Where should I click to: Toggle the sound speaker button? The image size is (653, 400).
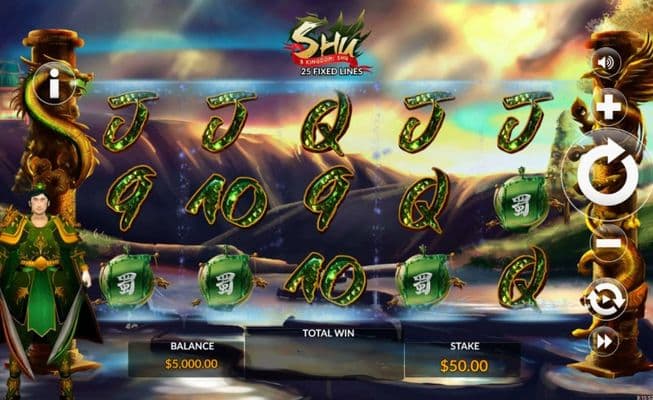pos(606,63)
